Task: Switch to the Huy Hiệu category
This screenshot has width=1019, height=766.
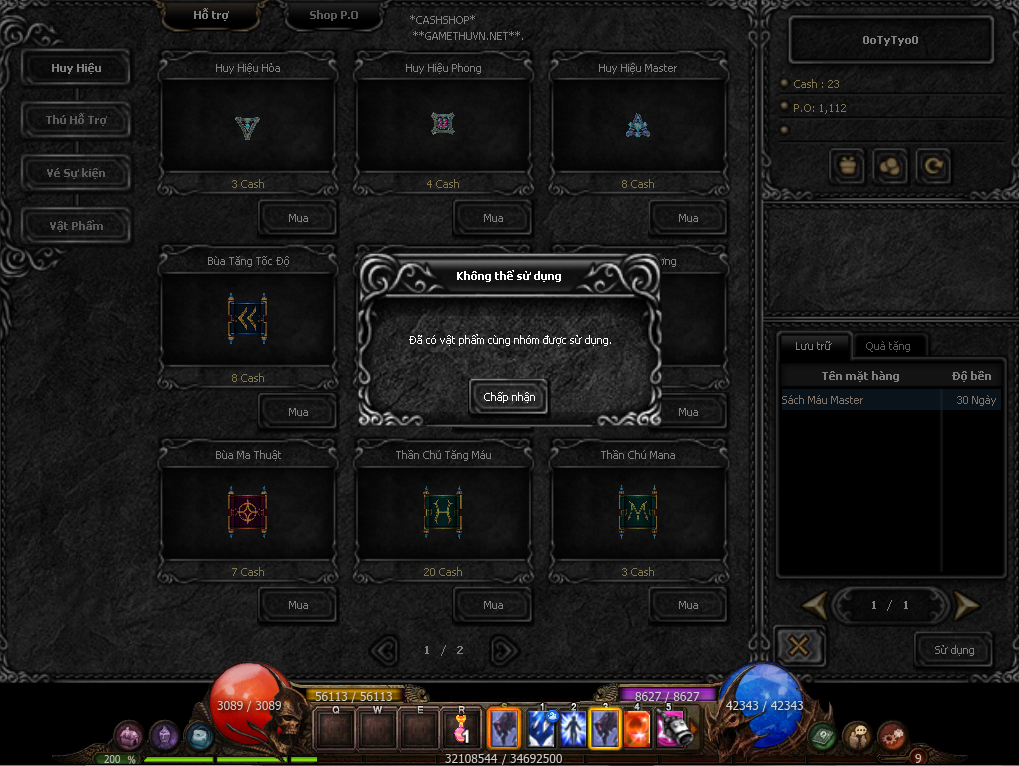Action: coord(76,68)
